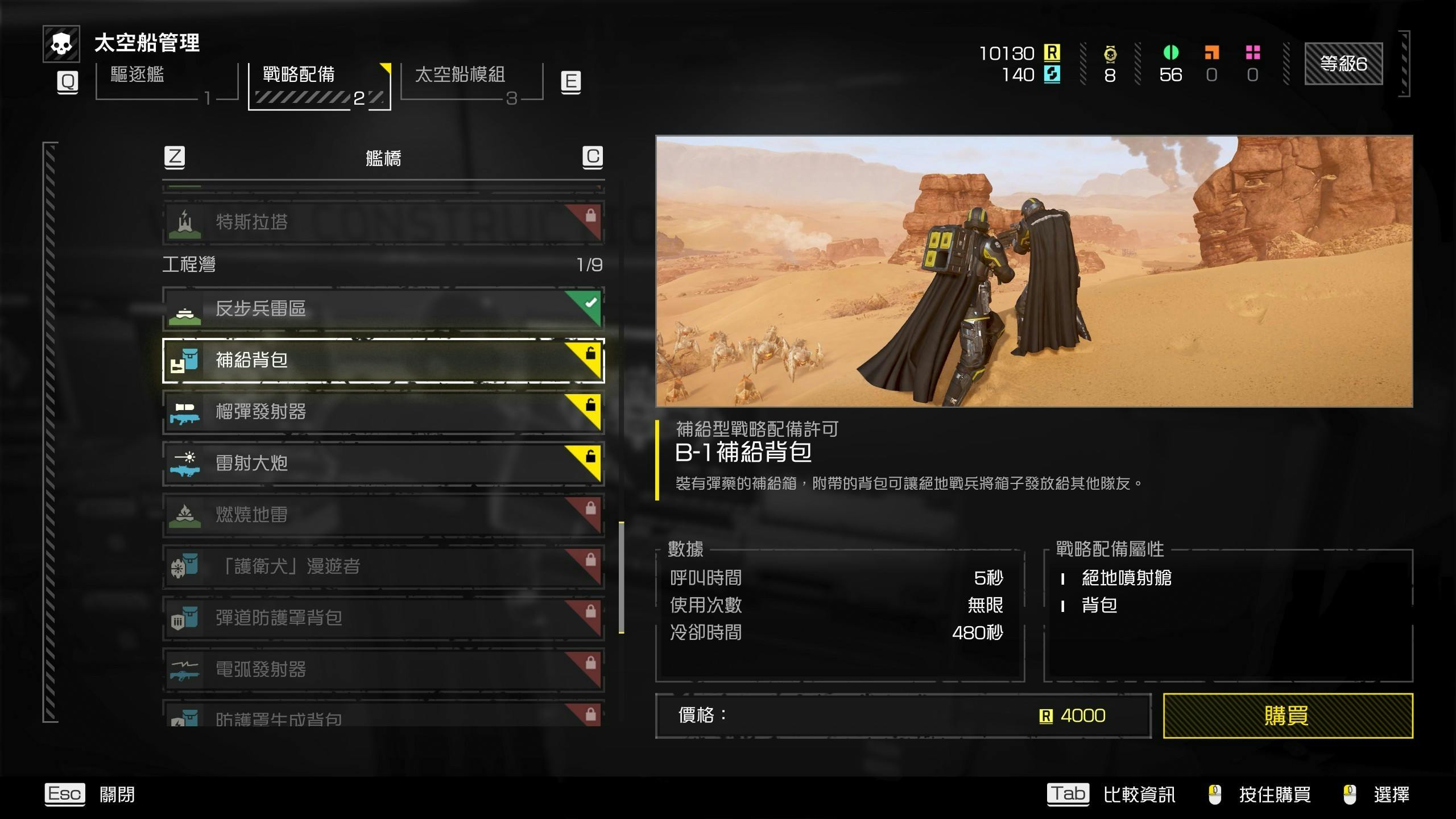1456x819 pixels.
Task: Select the 「護衛犬」漫遊者 stratagem row
Action: pos(383,566)
